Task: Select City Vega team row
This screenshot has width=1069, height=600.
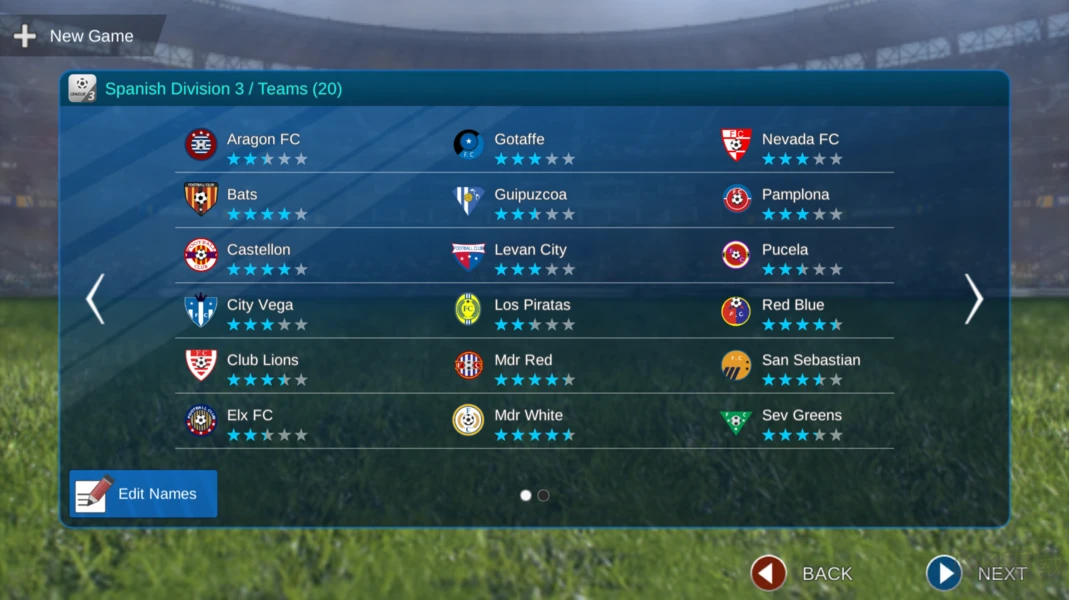Action: 260,311
